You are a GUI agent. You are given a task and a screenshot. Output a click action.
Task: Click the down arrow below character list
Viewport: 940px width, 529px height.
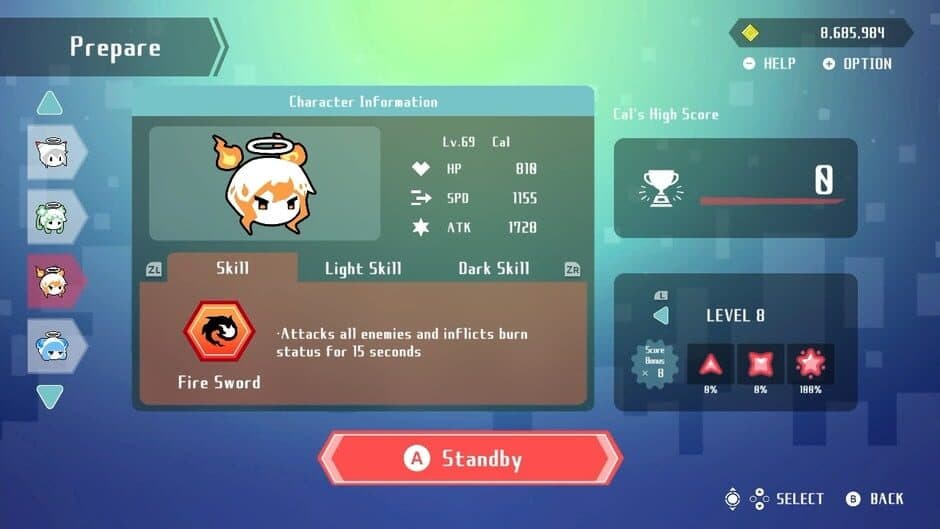click(x=50, y=397)
